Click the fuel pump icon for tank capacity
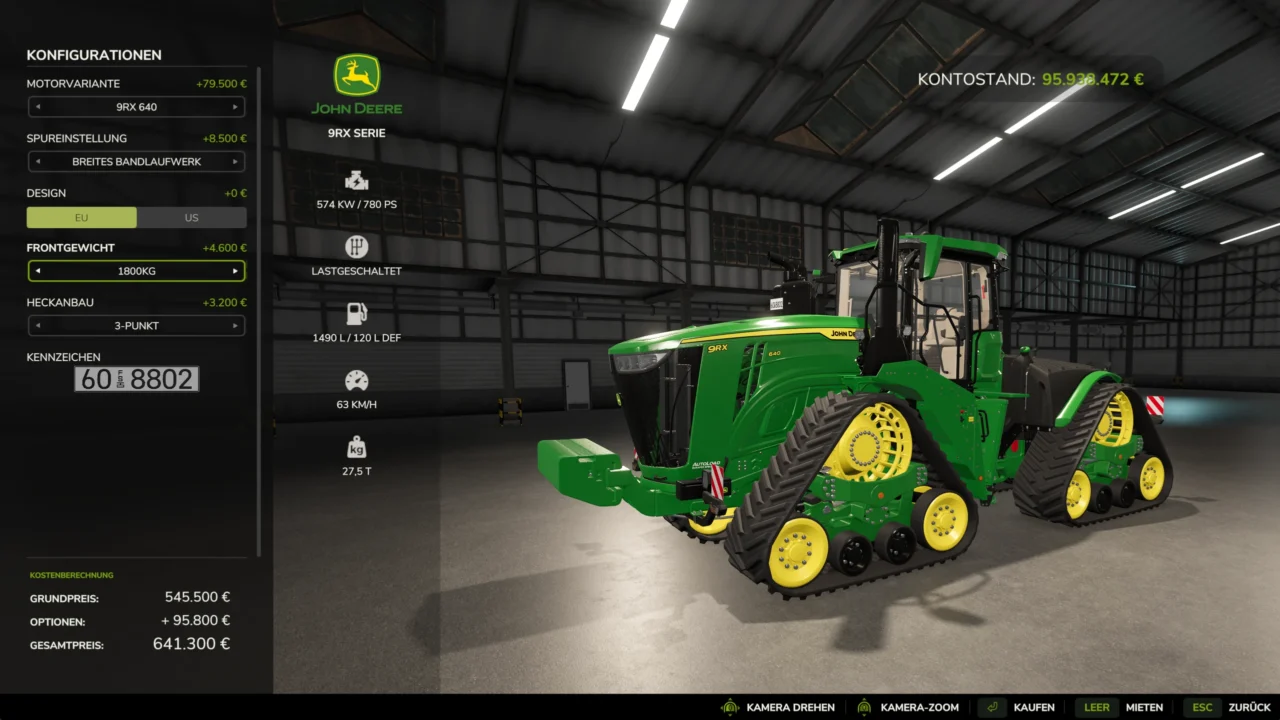The image size is (1280, 720). 356,313
